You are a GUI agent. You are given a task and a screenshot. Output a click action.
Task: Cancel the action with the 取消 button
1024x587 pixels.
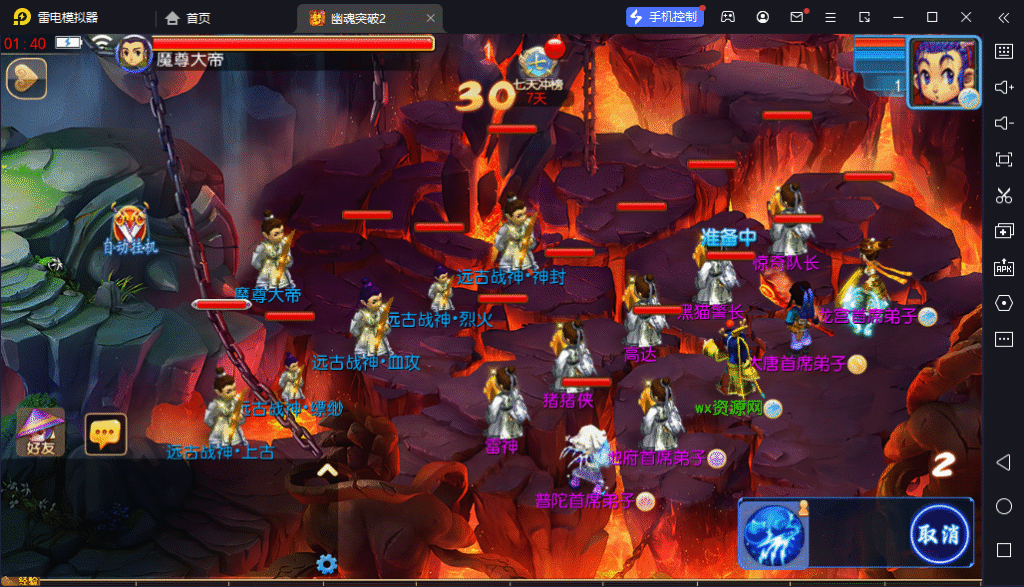point(939,533)
